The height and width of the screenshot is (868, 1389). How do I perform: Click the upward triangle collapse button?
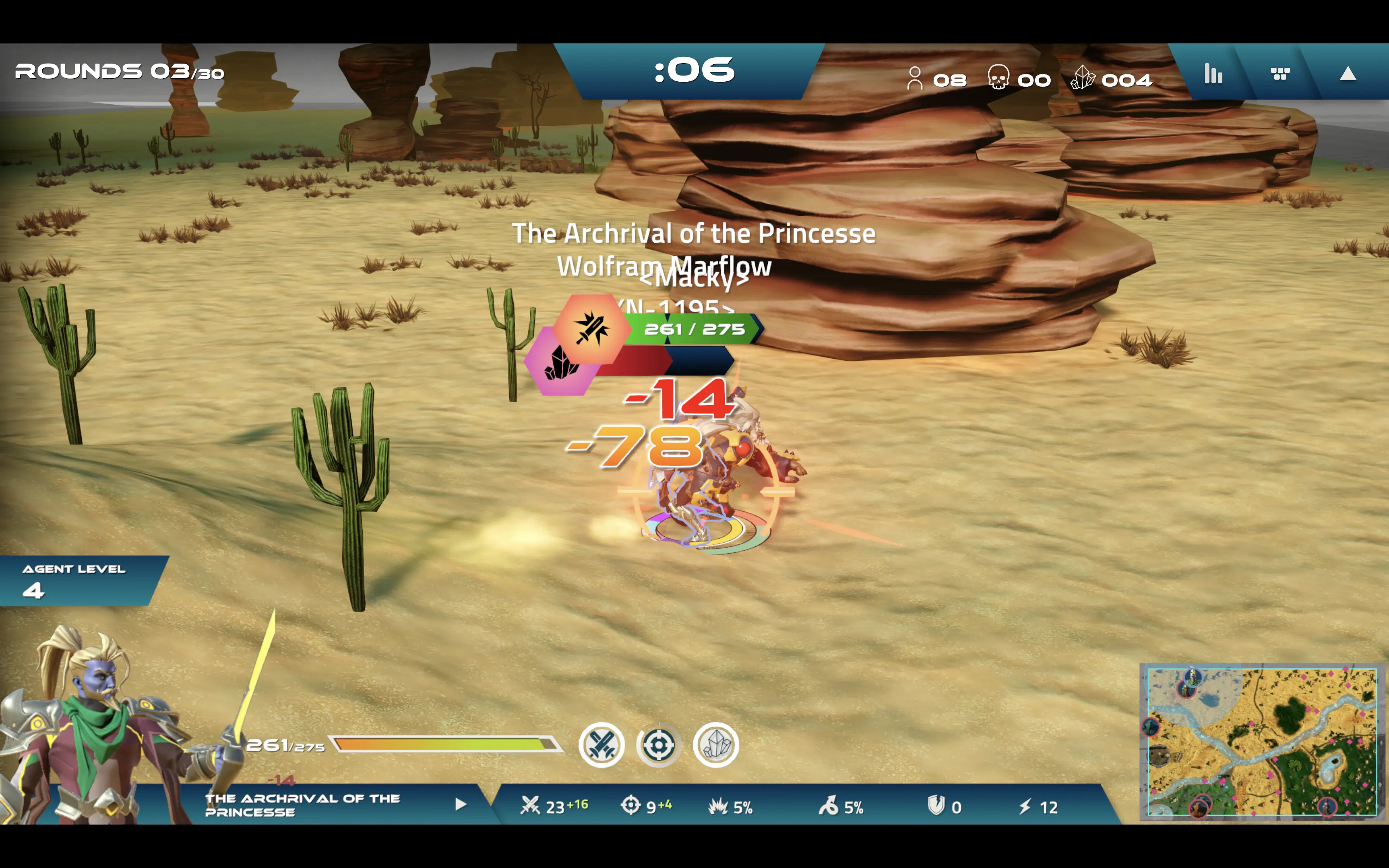coord(1347,74)
